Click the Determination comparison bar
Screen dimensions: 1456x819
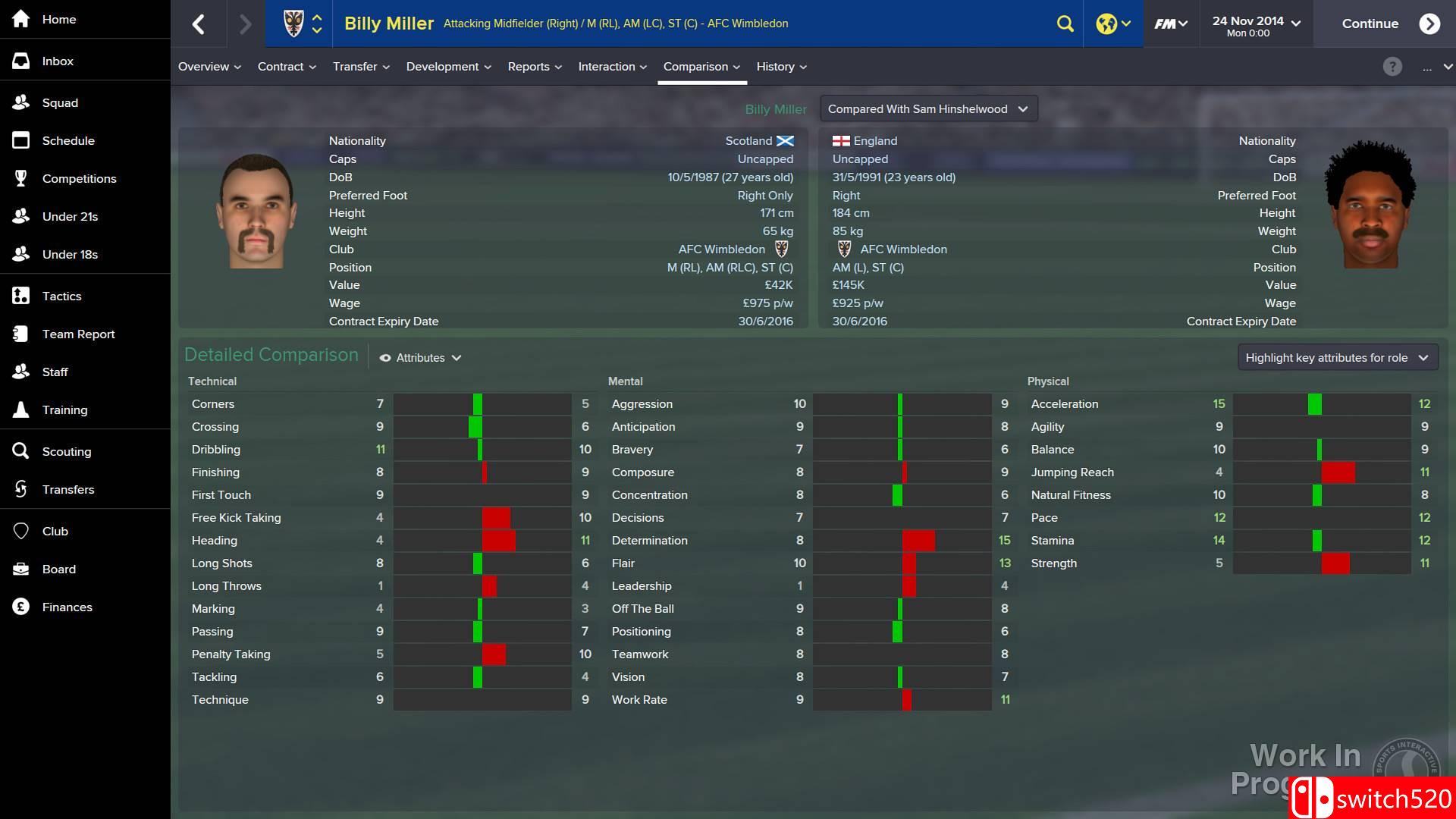pyautogui.click(x=903, y=541)
